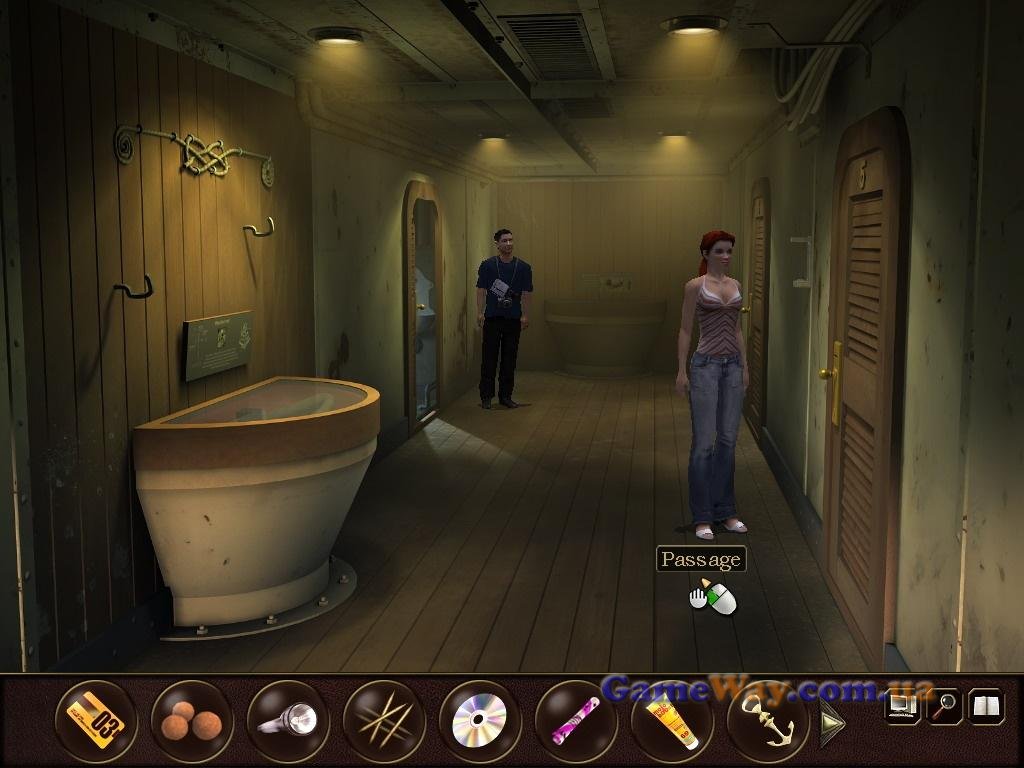Choose the bundle of wooden sticks
1024x768 pixels.
tap(384, 720)
